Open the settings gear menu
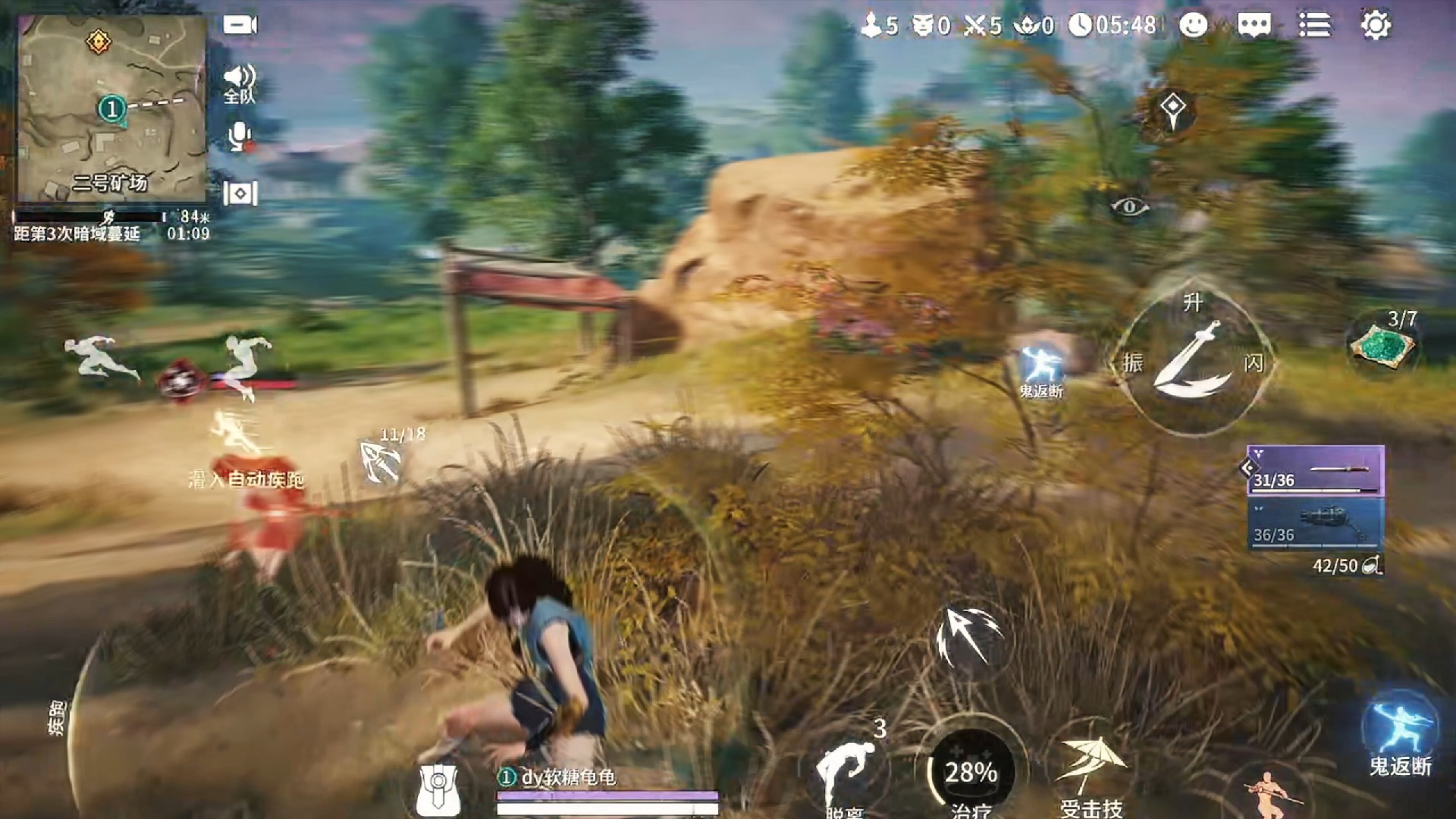The image size is (1456, 819). coord(1376,25)
